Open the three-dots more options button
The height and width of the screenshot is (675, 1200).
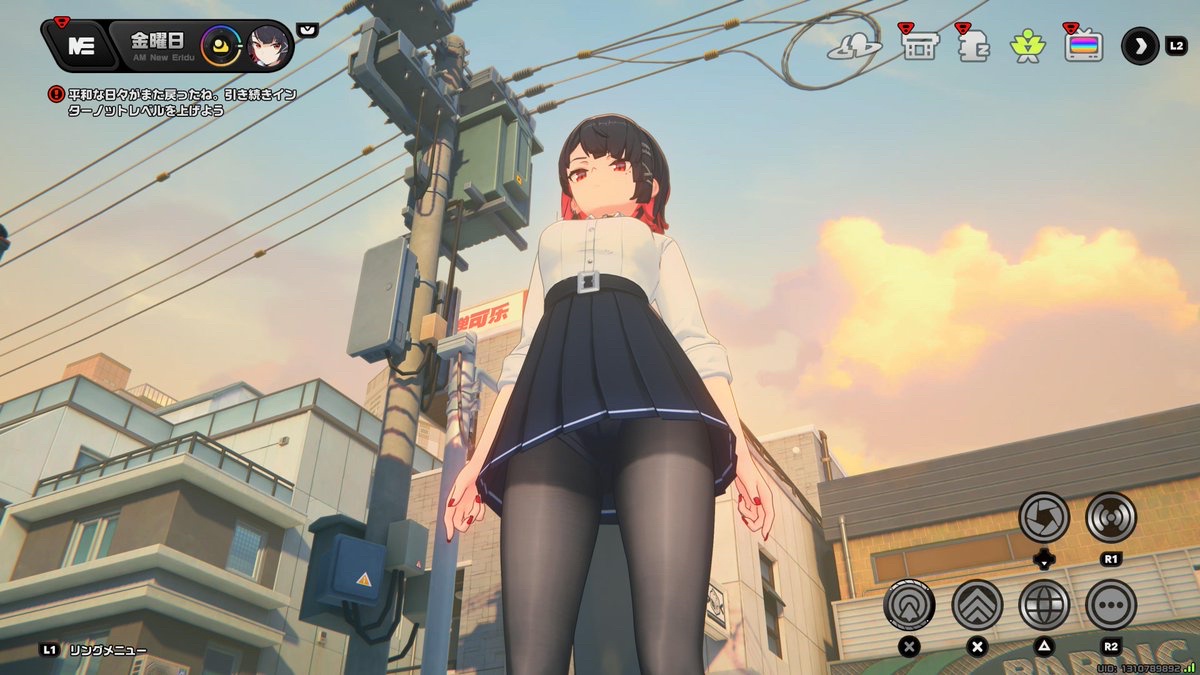(1110, 604)
